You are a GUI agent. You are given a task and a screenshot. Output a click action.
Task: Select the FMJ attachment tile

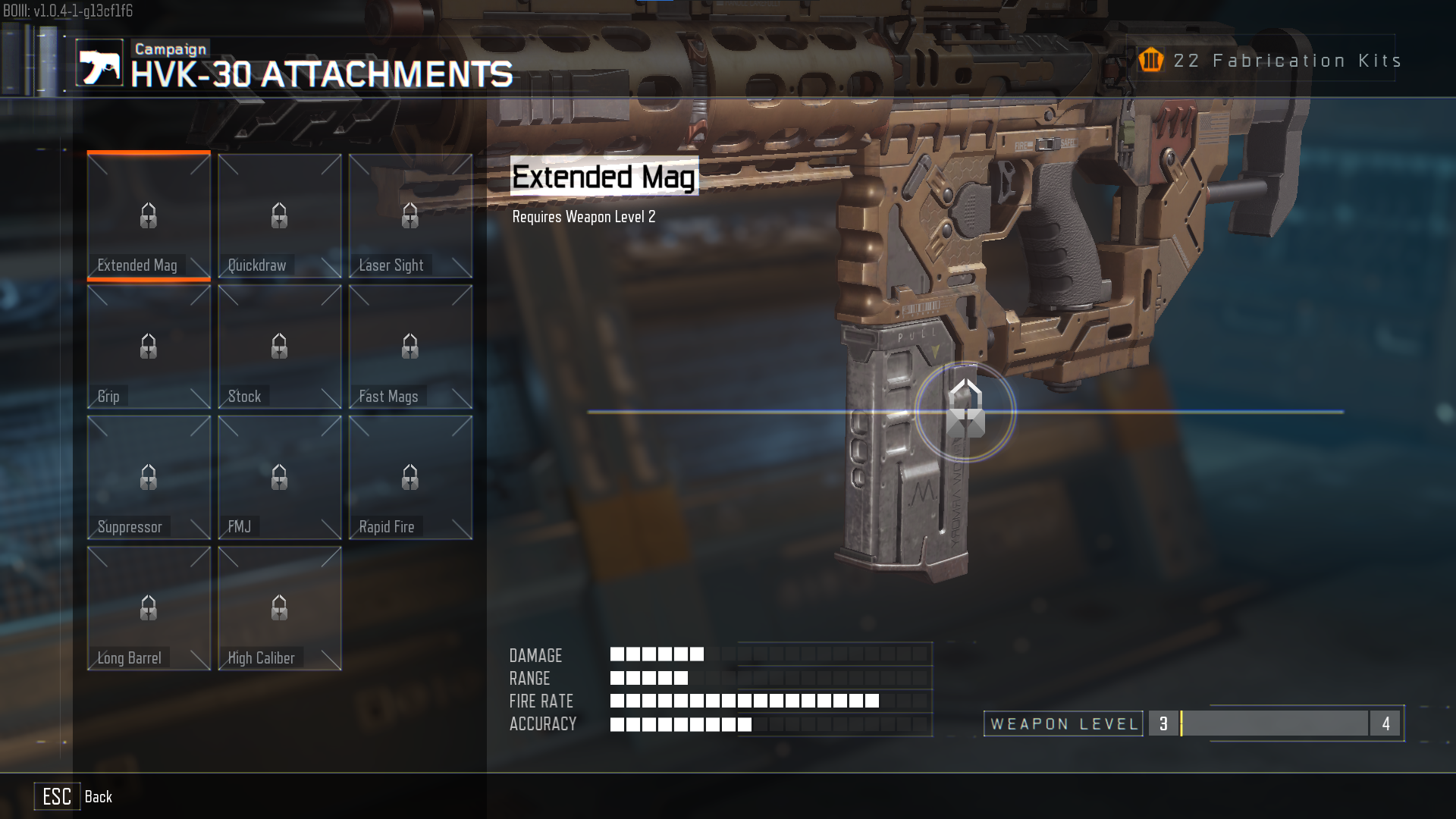click(279, 478)
